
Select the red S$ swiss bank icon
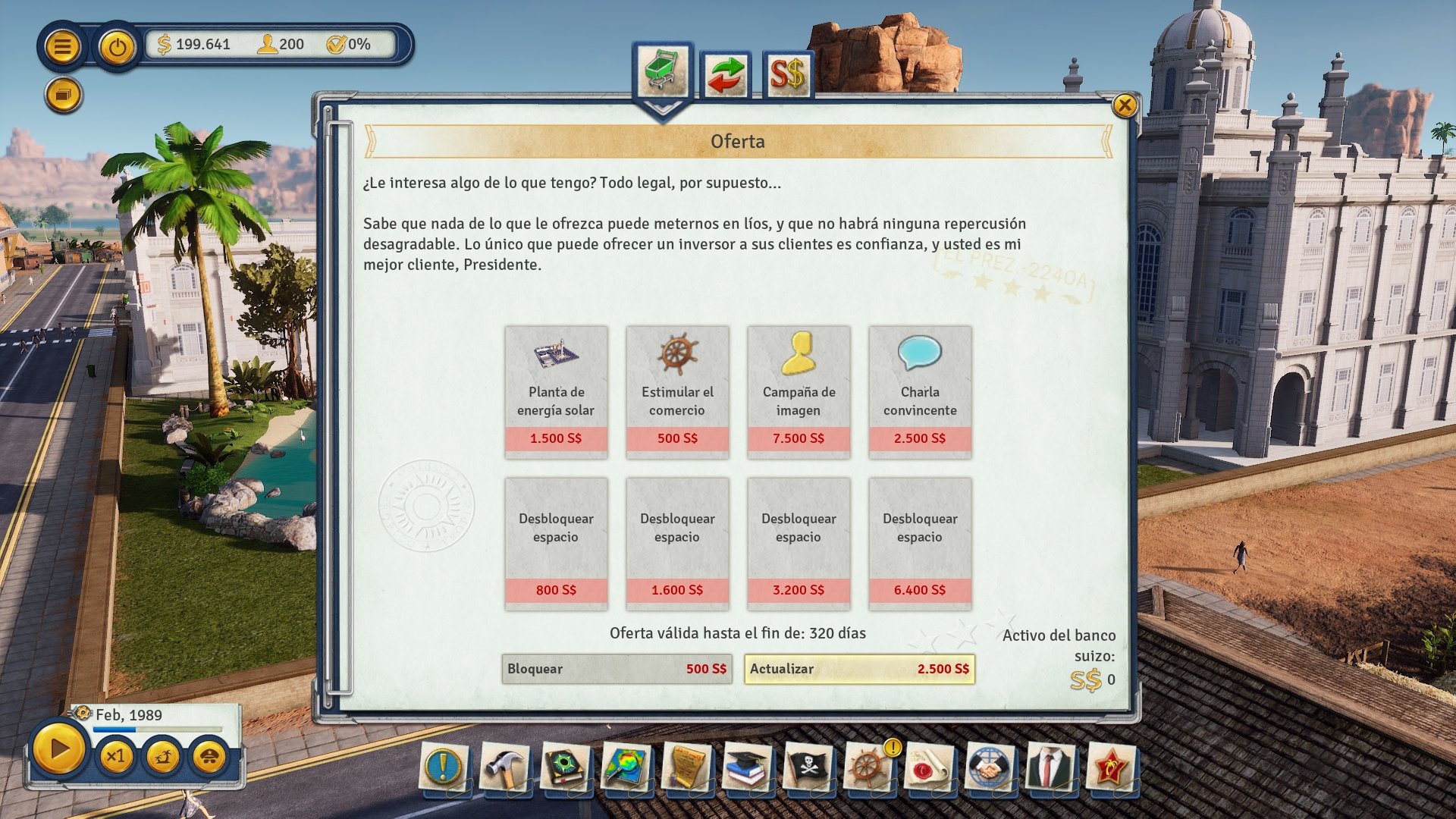coord(789,73)
